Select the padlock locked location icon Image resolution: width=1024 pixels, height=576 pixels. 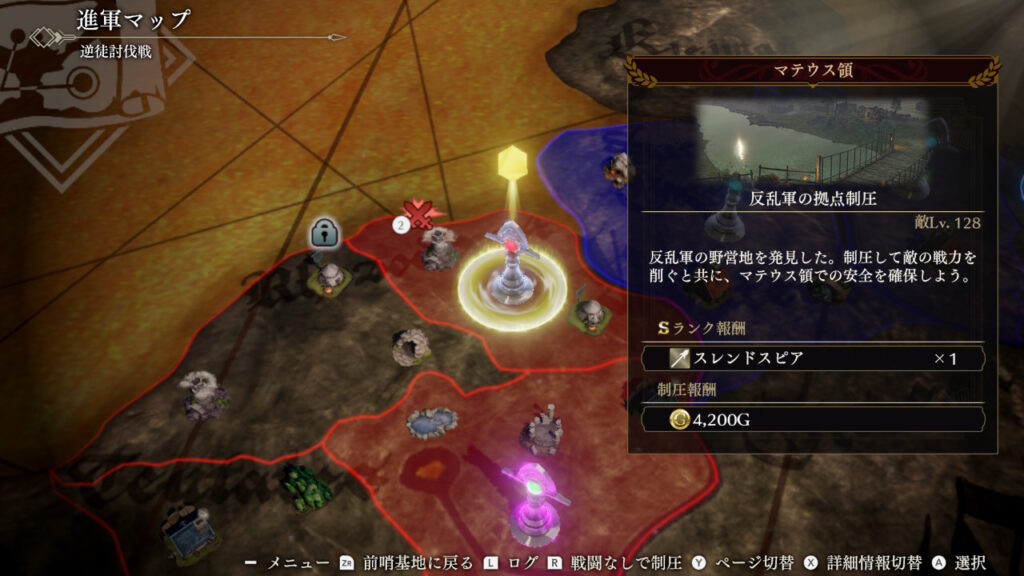pos(323,233)
